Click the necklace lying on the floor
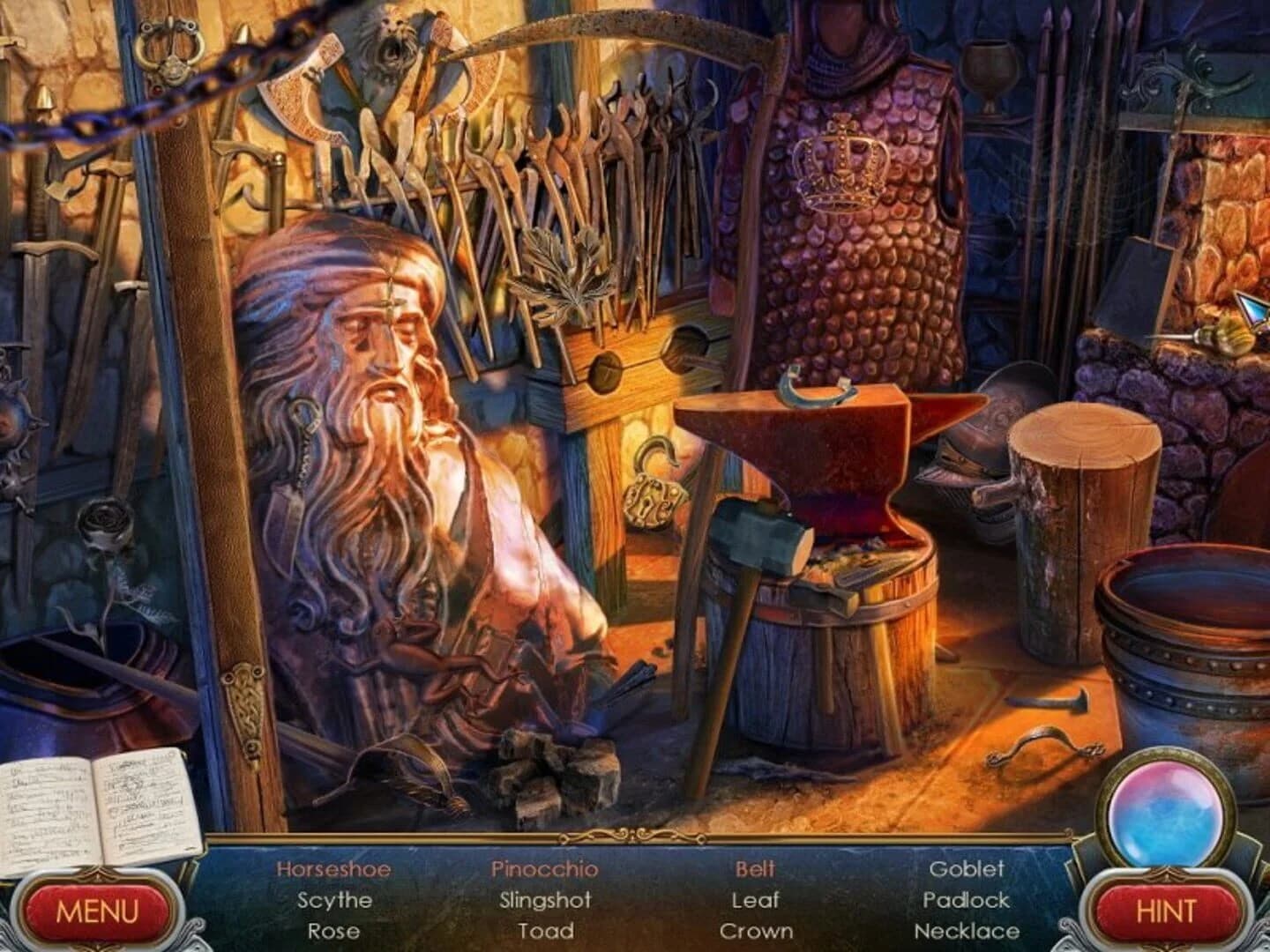Viewport: 1270px width, 952px height. (1045, 740)
